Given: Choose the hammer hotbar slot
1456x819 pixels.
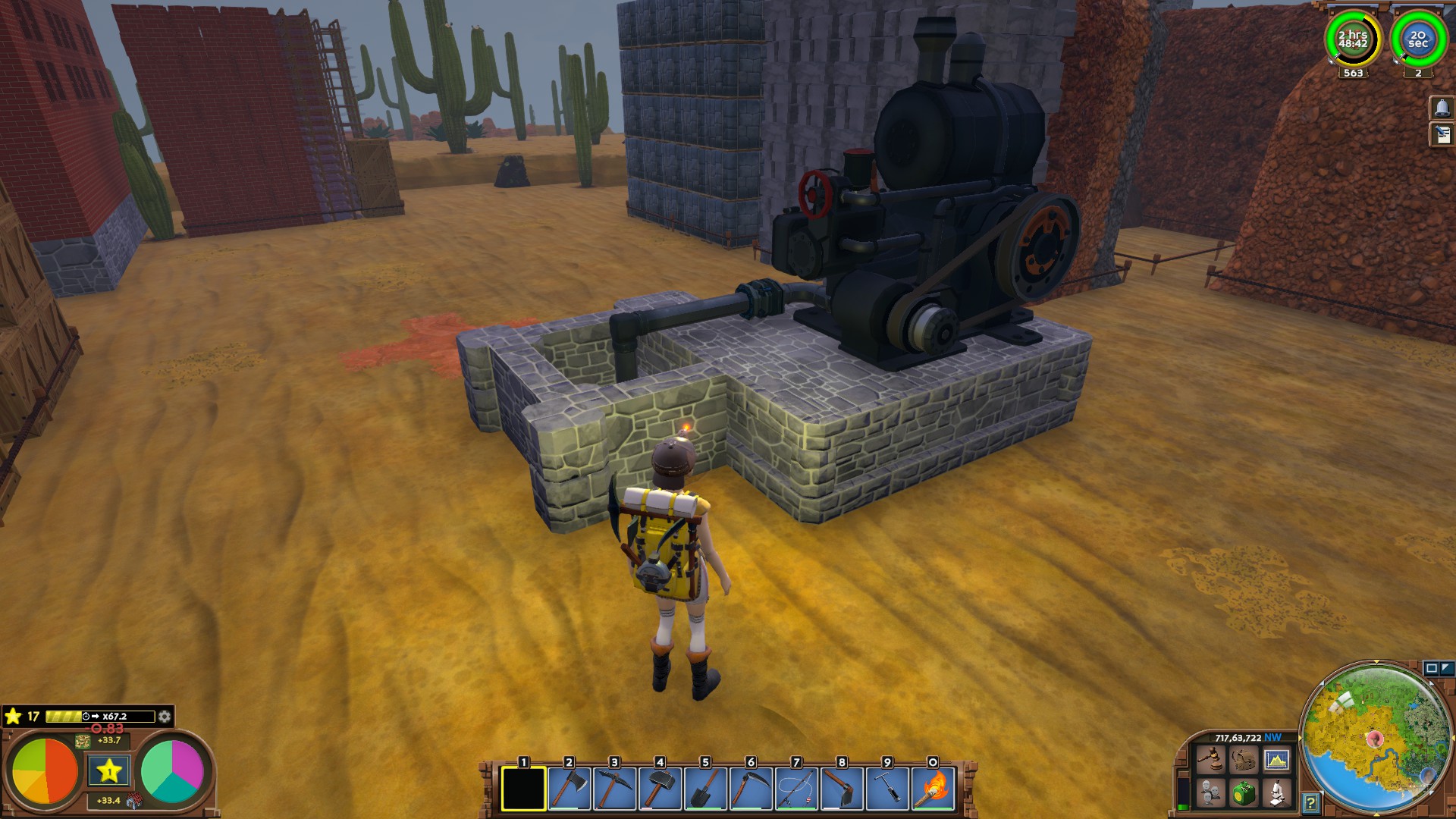Looking at the screenshot, I should tap(660, 789).
